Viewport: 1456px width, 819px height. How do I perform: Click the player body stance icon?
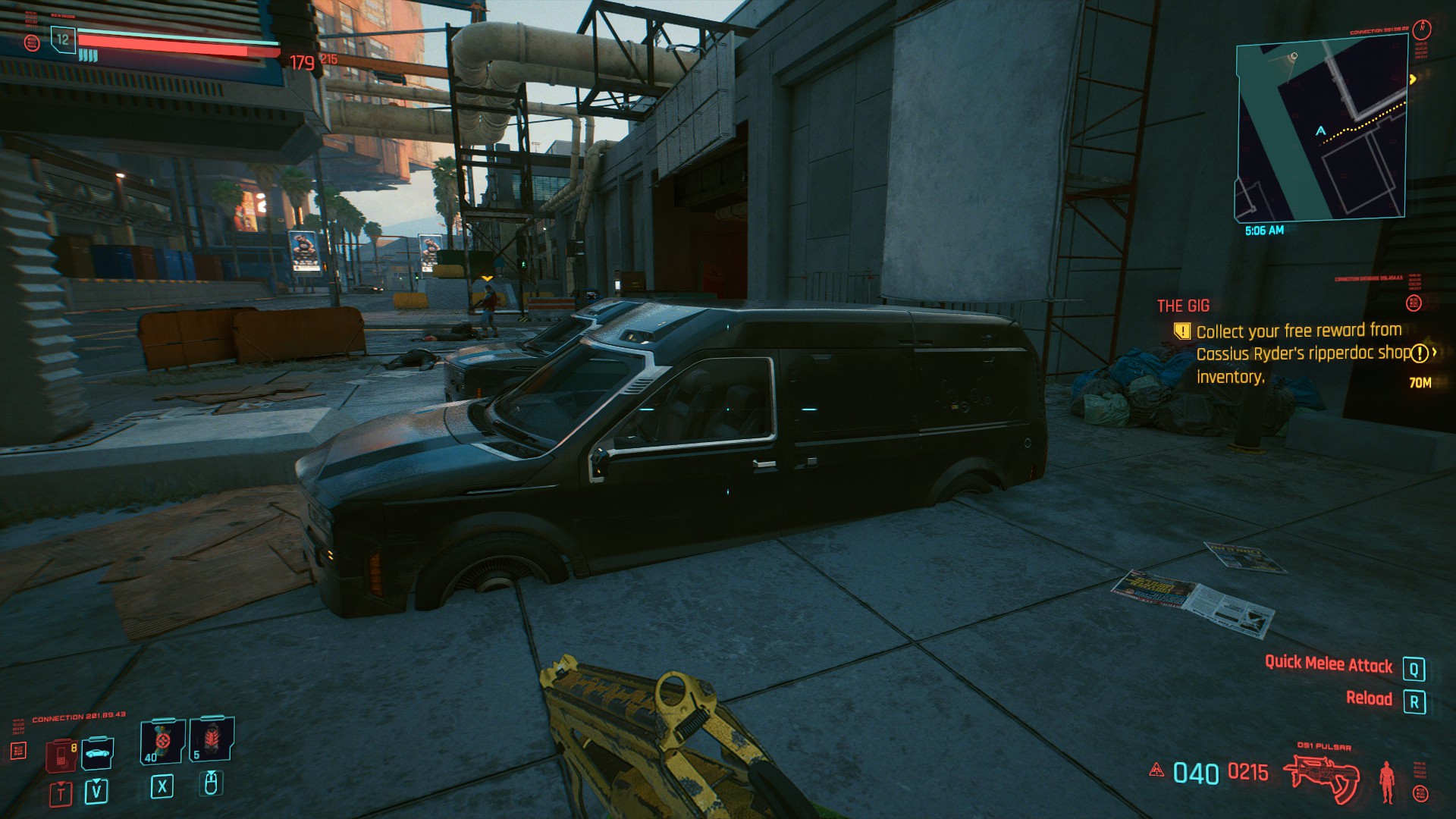[x=1388, y=781]
